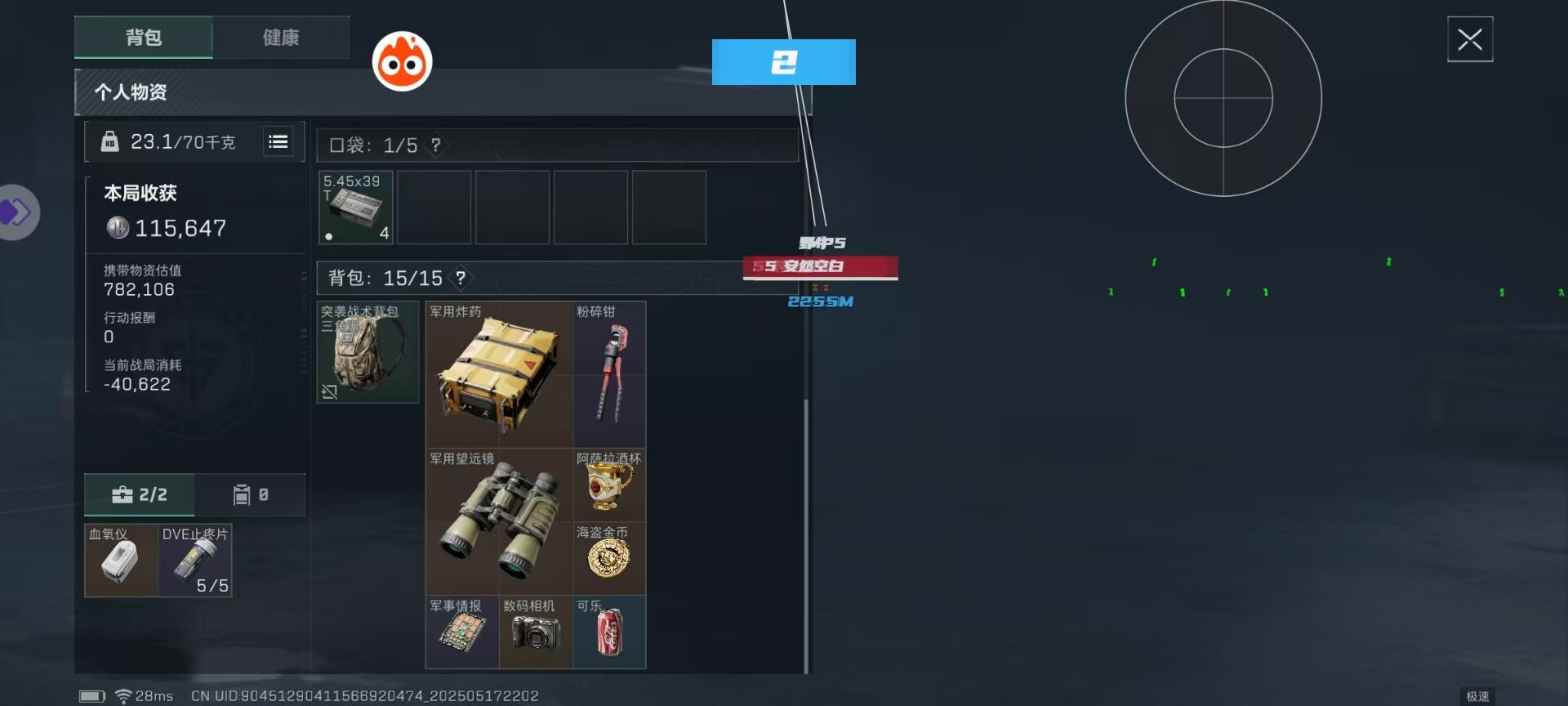
Task: Choose the 可乐 cola can
Action: 609,632
